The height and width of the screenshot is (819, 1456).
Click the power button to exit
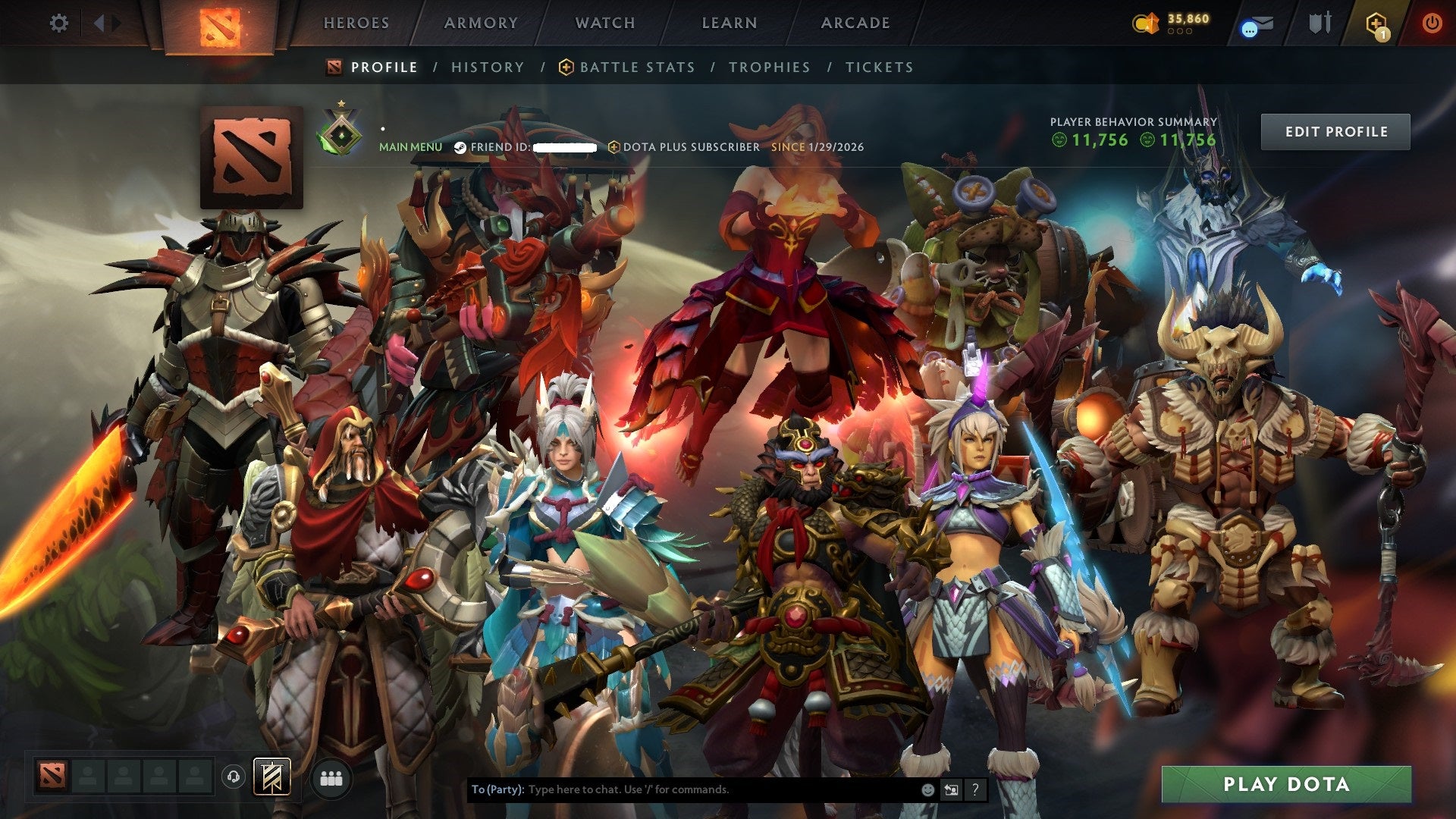click(1433, 23)
